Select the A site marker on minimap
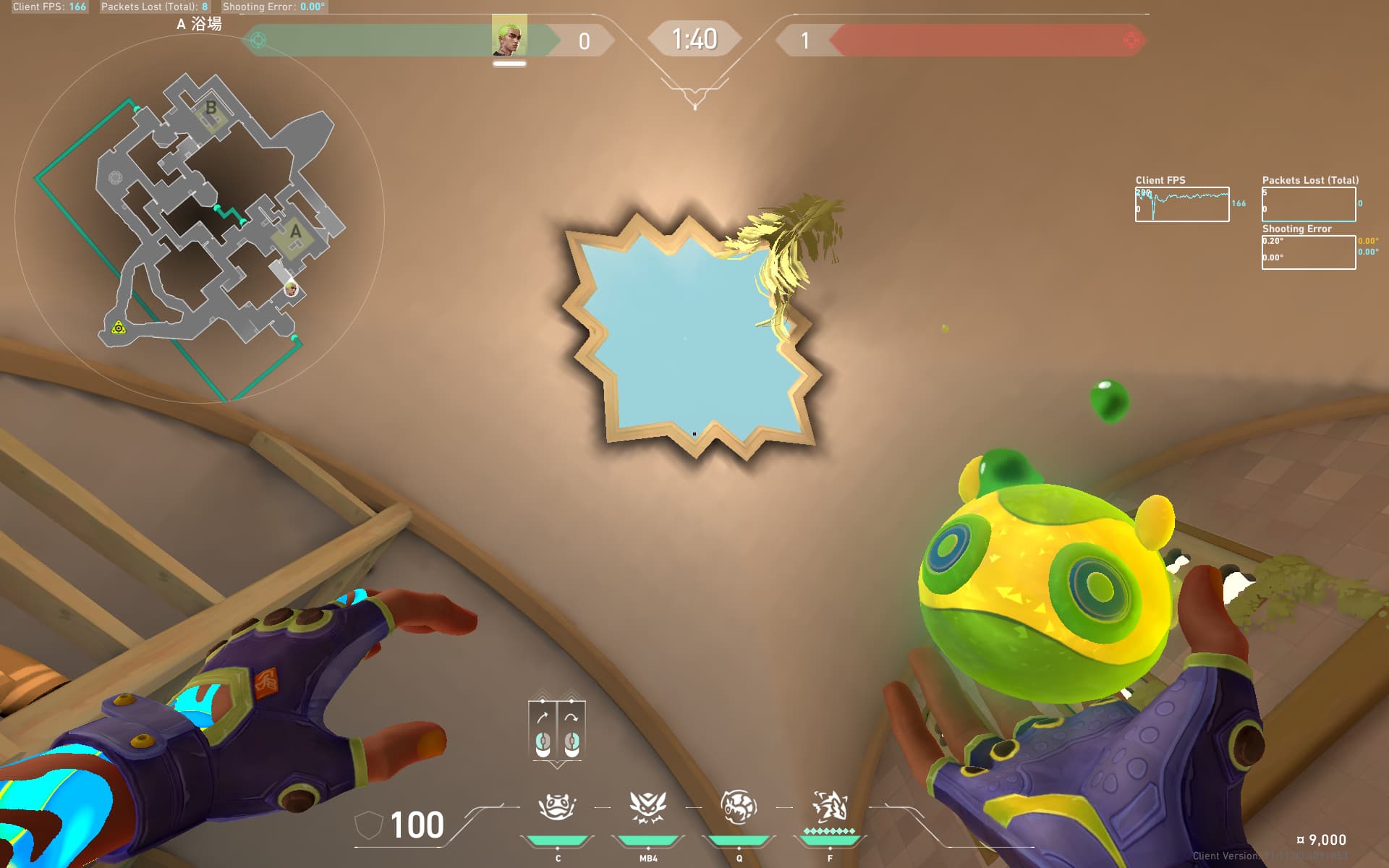Image resolution: width=1389 pixels, height=868 pixels. (x=295, y=232)
